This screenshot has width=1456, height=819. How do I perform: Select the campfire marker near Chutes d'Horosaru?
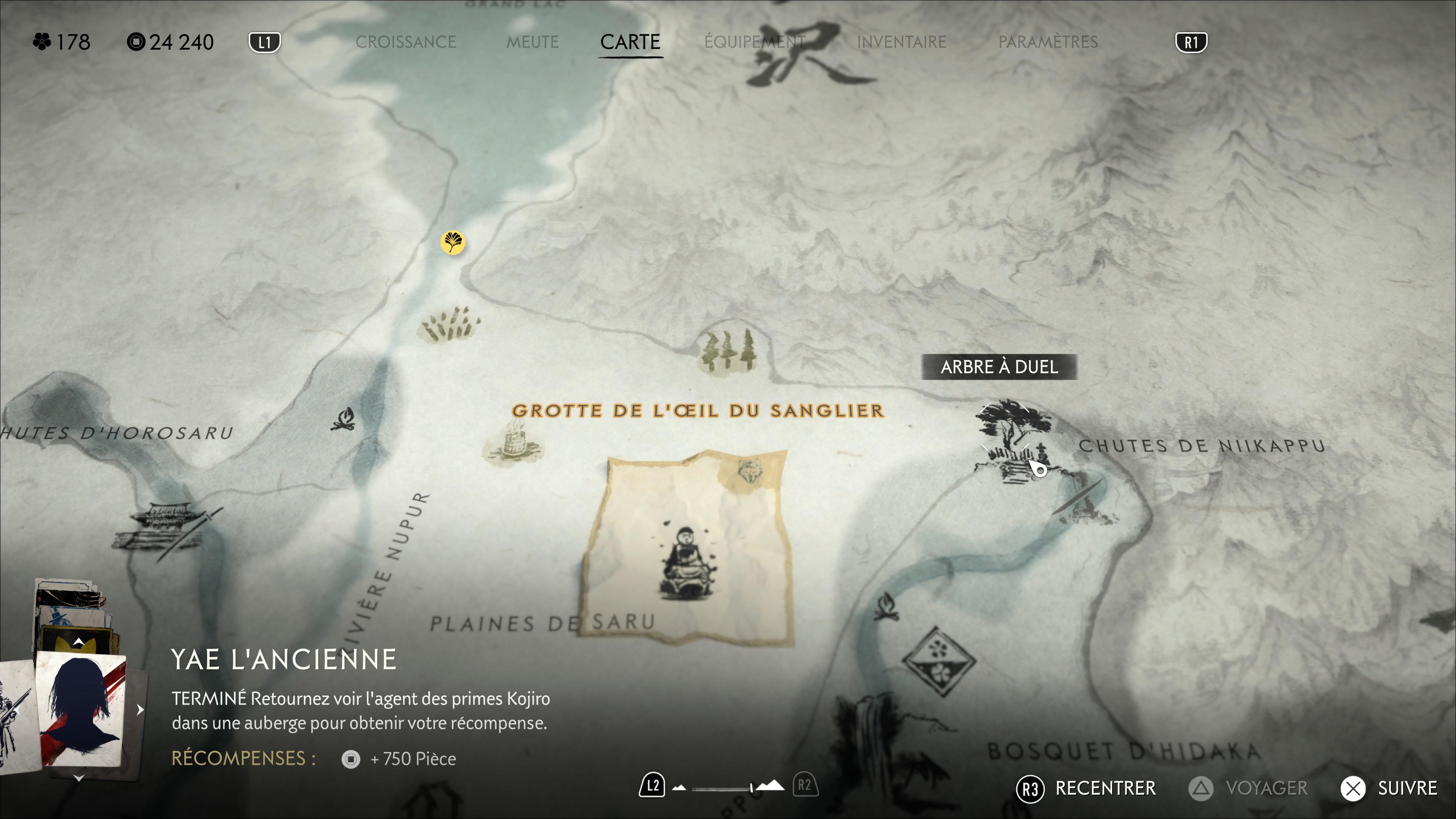point(343,419)
